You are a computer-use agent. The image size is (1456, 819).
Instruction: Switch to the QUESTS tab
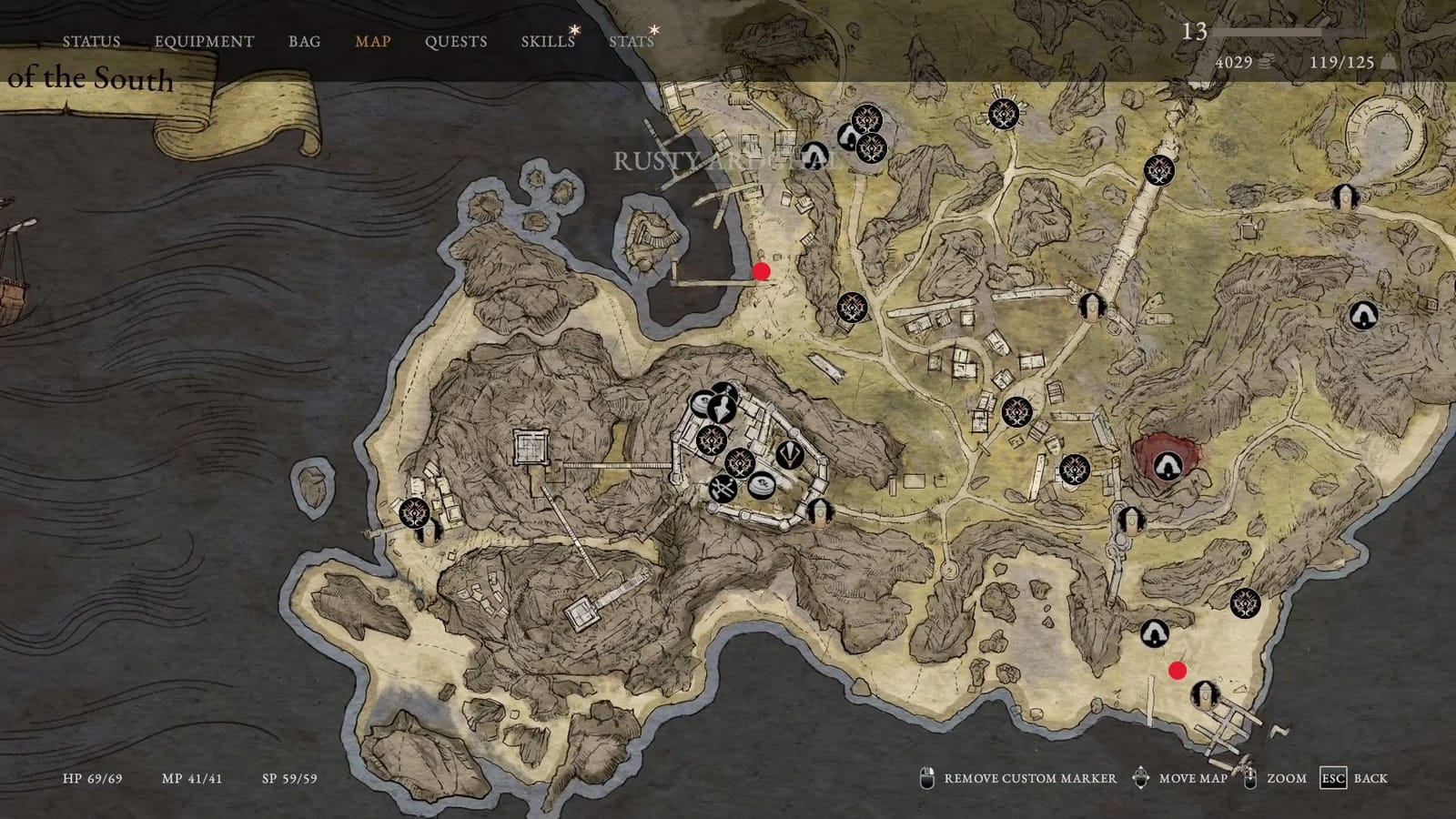(456, 41)
